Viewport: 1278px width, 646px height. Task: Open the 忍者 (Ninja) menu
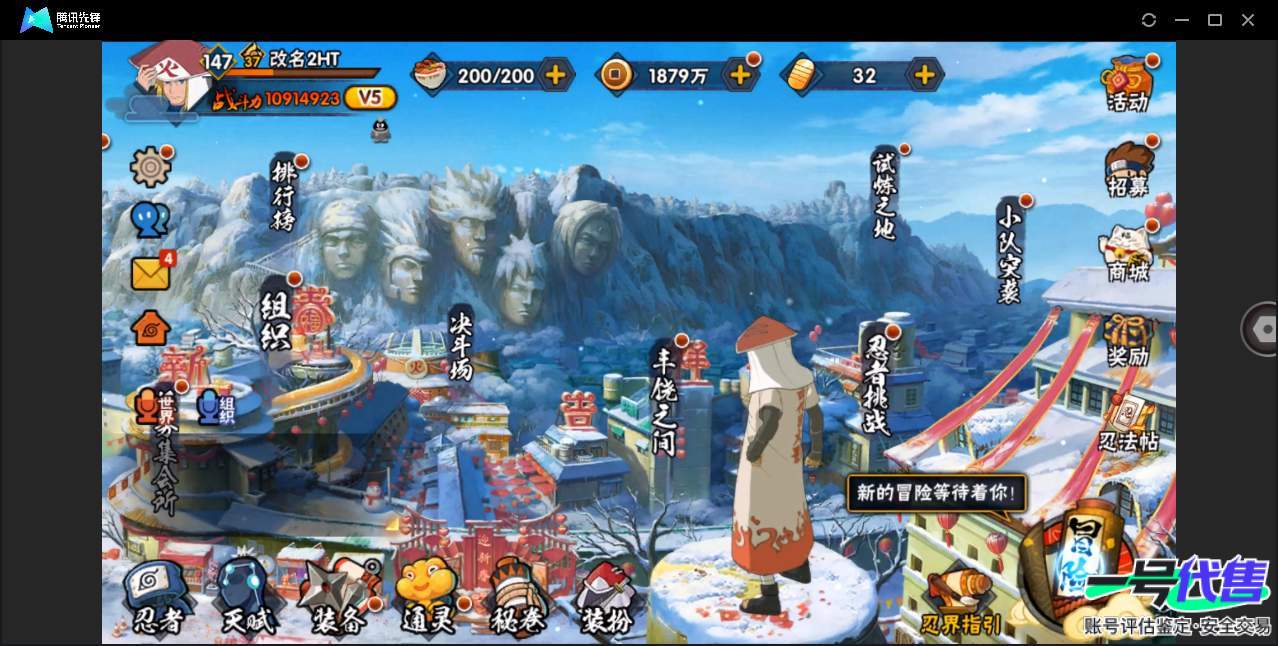(x=158, y=597)
